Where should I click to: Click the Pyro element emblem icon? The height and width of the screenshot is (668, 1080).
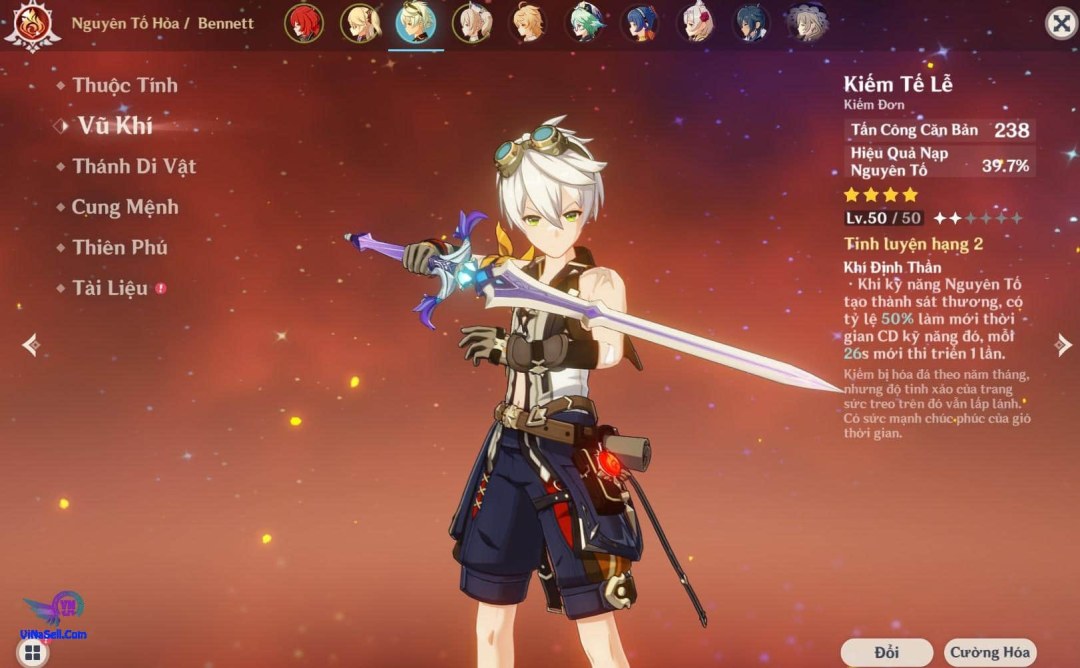coord(31,25)
